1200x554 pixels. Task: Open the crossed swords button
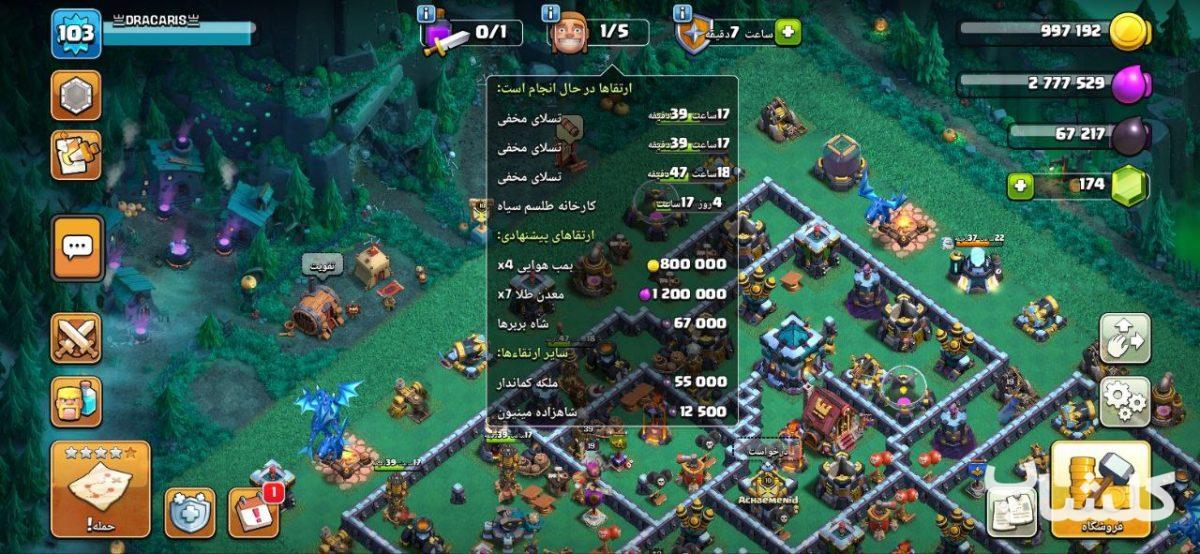pyautogui.click(x=76, y=337)
